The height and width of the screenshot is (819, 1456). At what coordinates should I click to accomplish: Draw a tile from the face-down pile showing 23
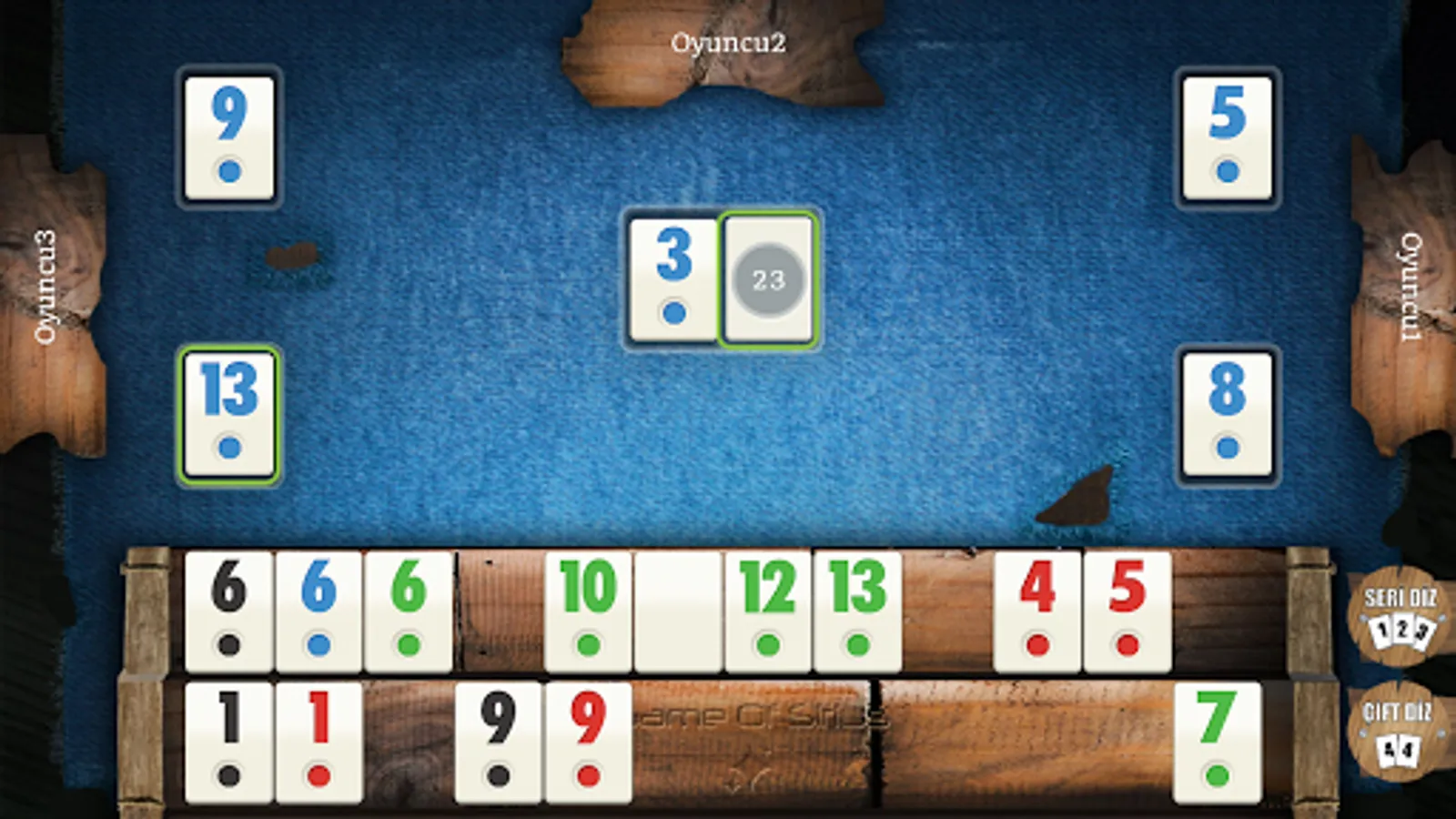pyautogui.click(x=767, y=278)
